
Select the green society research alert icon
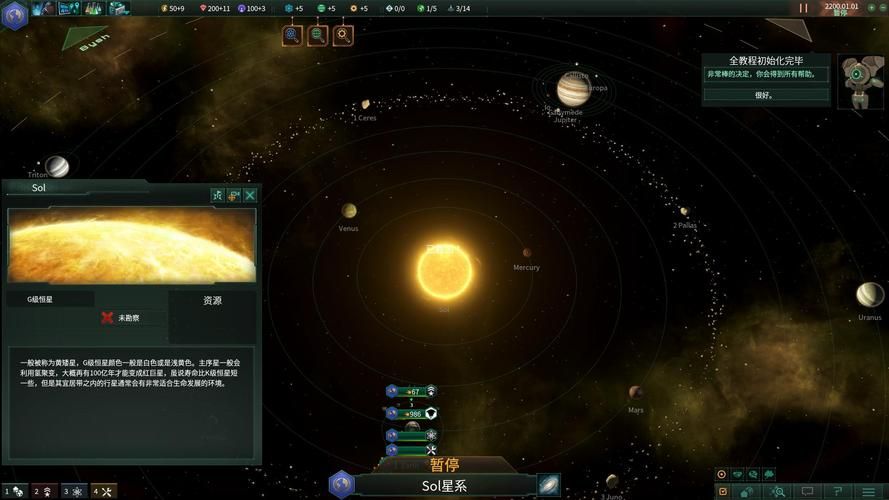317,35
